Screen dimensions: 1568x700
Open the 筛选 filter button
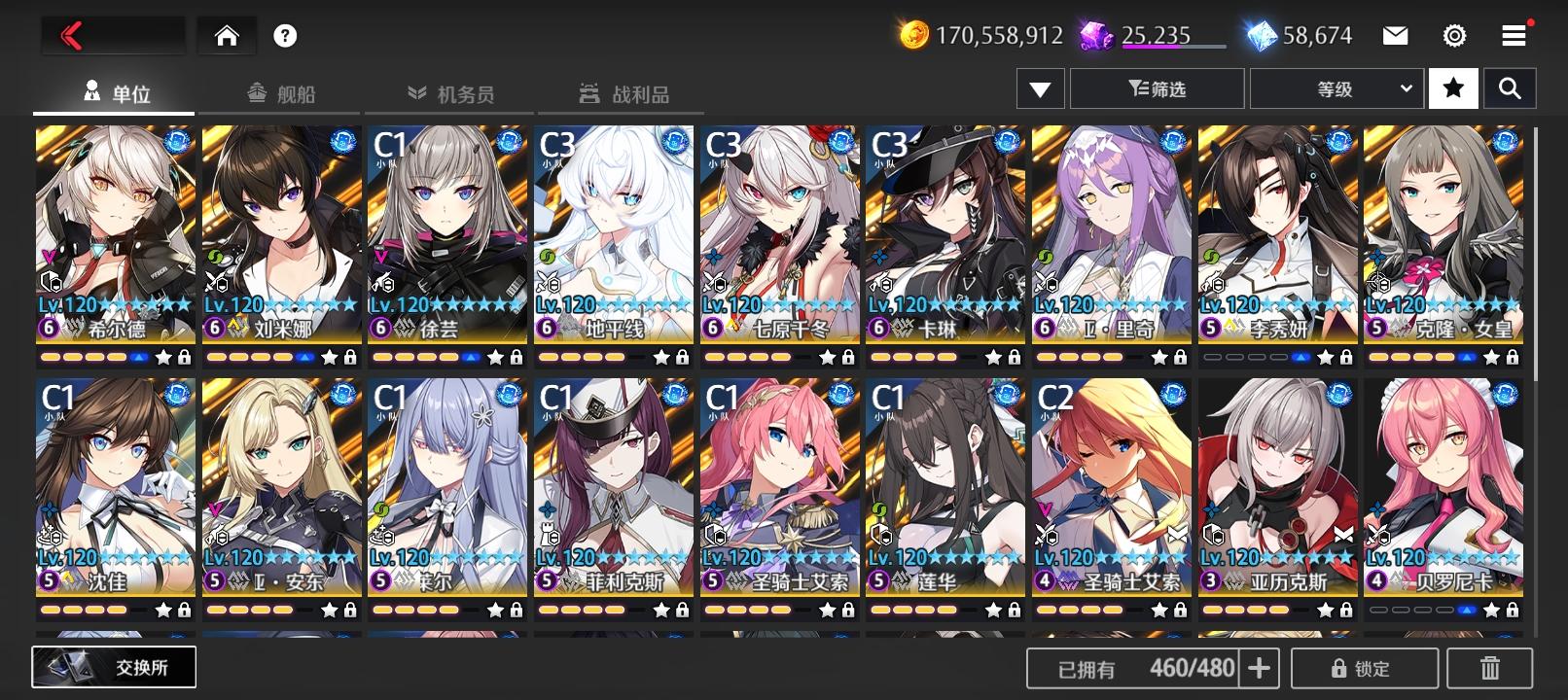tap(1157, 87)
